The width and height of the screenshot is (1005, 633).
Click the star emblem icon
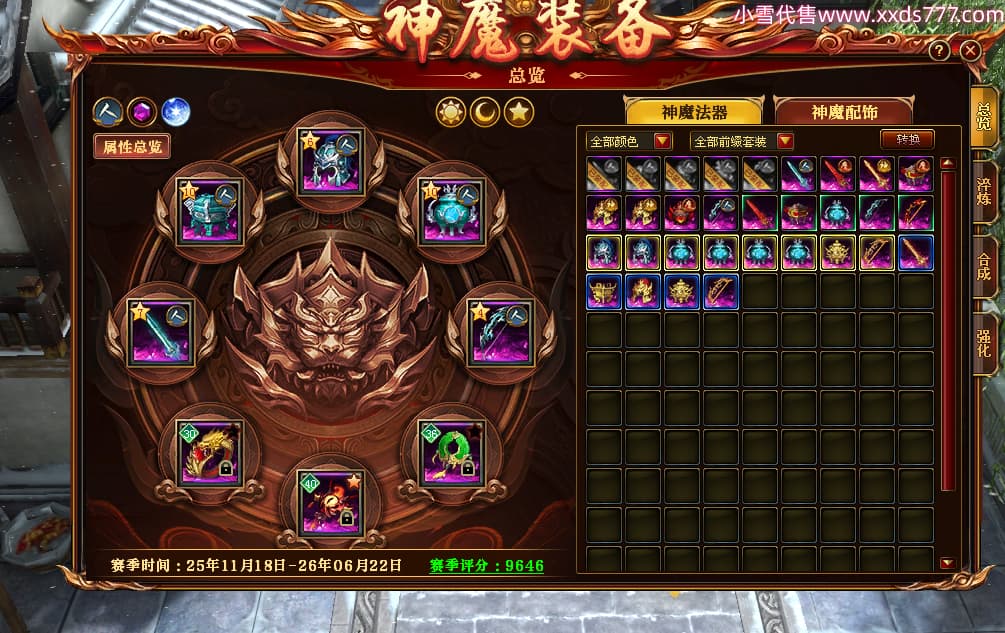tap(518, 113)
